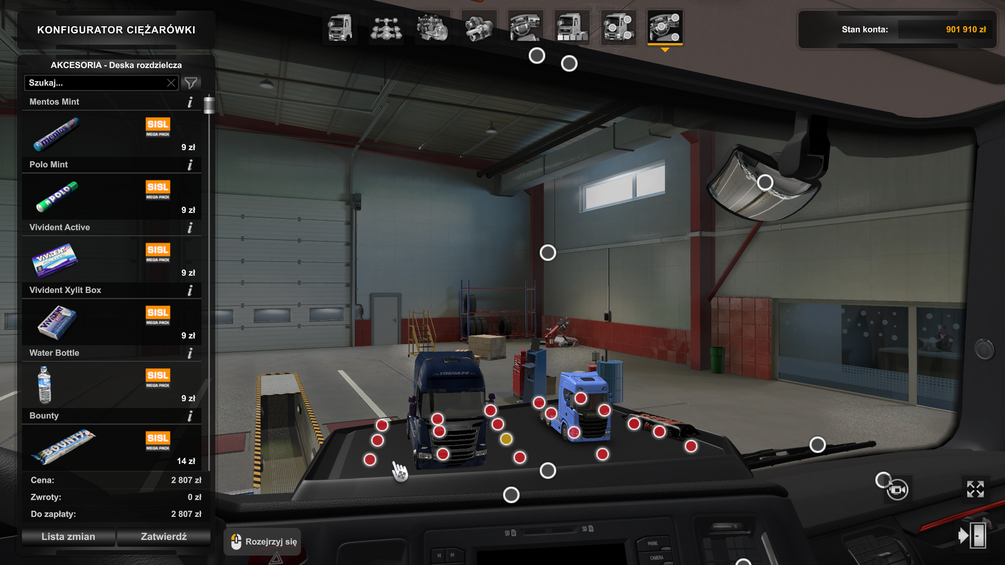Viewport: 1005px width, 565px height.
Task: Show info for Mentos Mint
Action: click(190, 102)
